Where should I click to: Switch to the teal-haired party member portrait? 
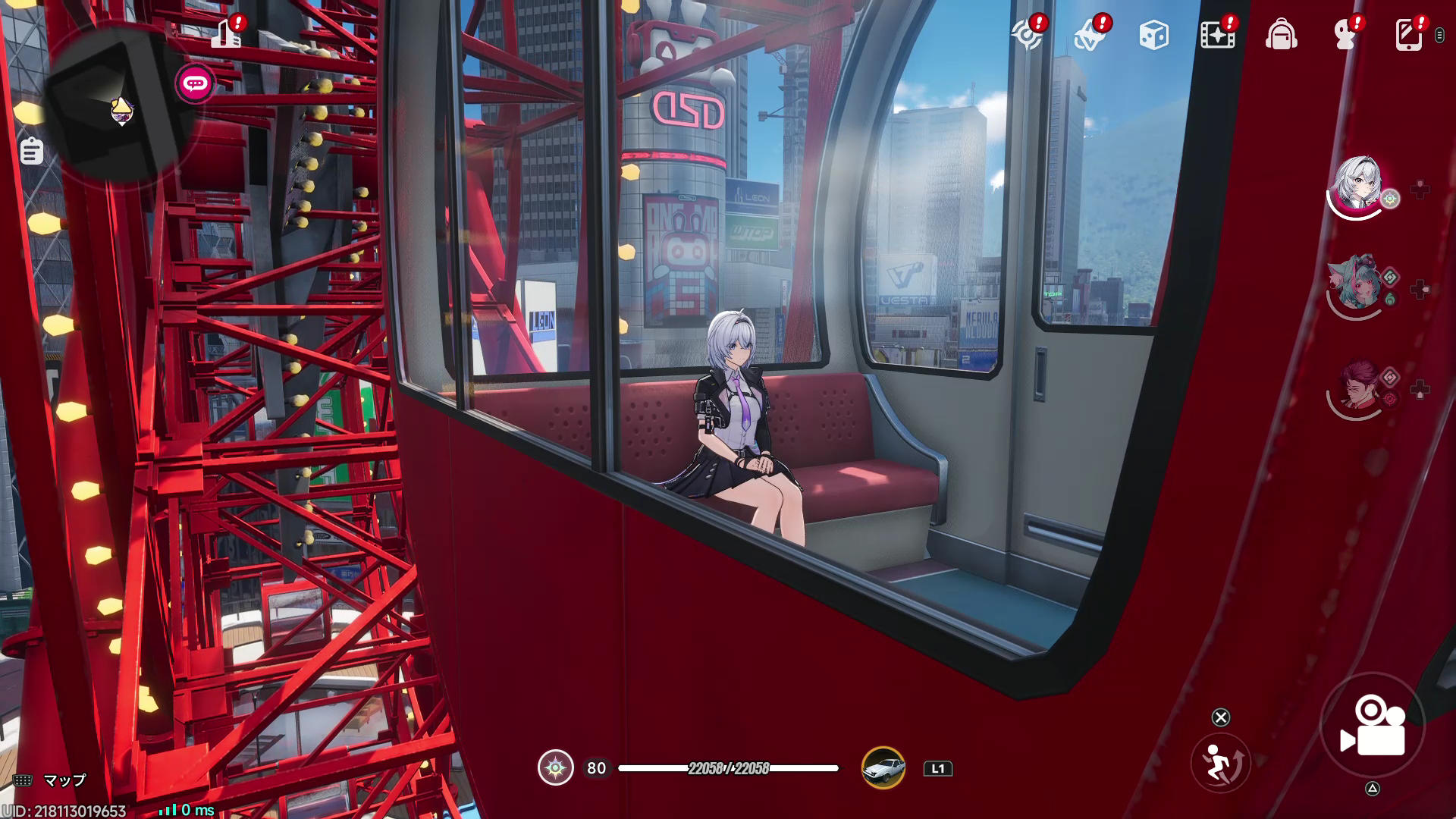1357,286
